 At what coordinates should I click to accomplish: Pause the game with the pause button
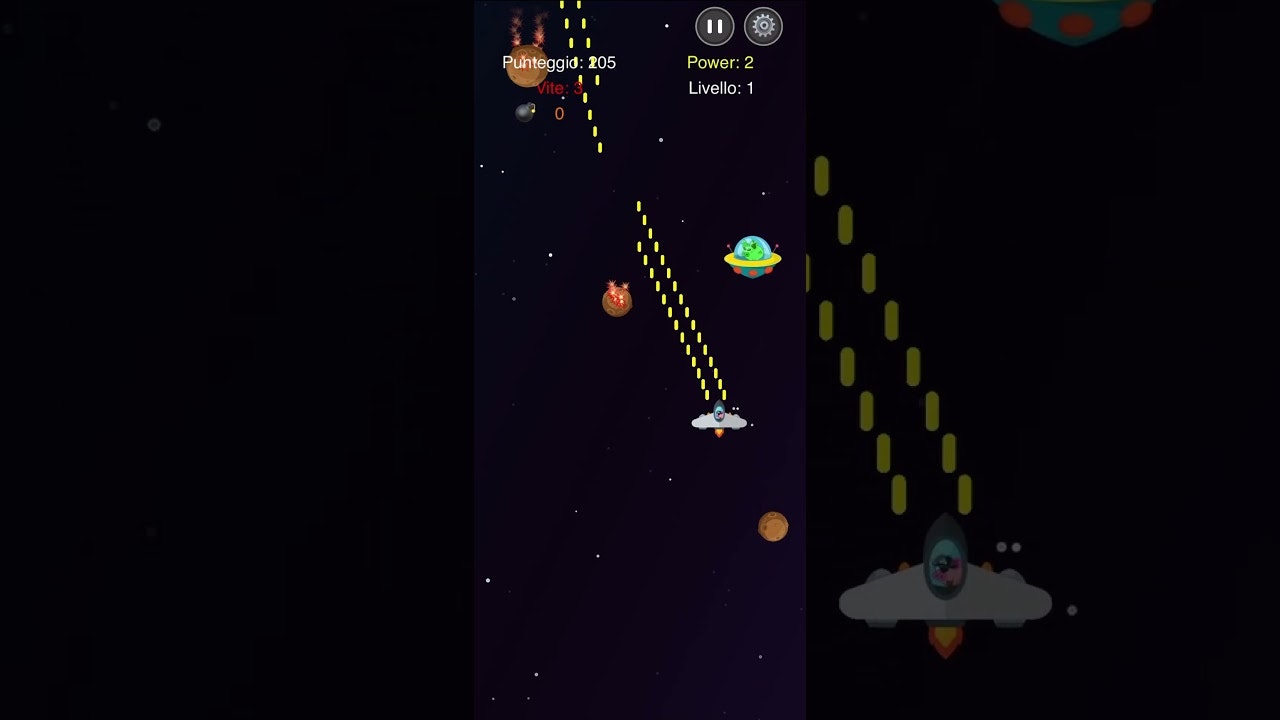click(x=714, y=27)
